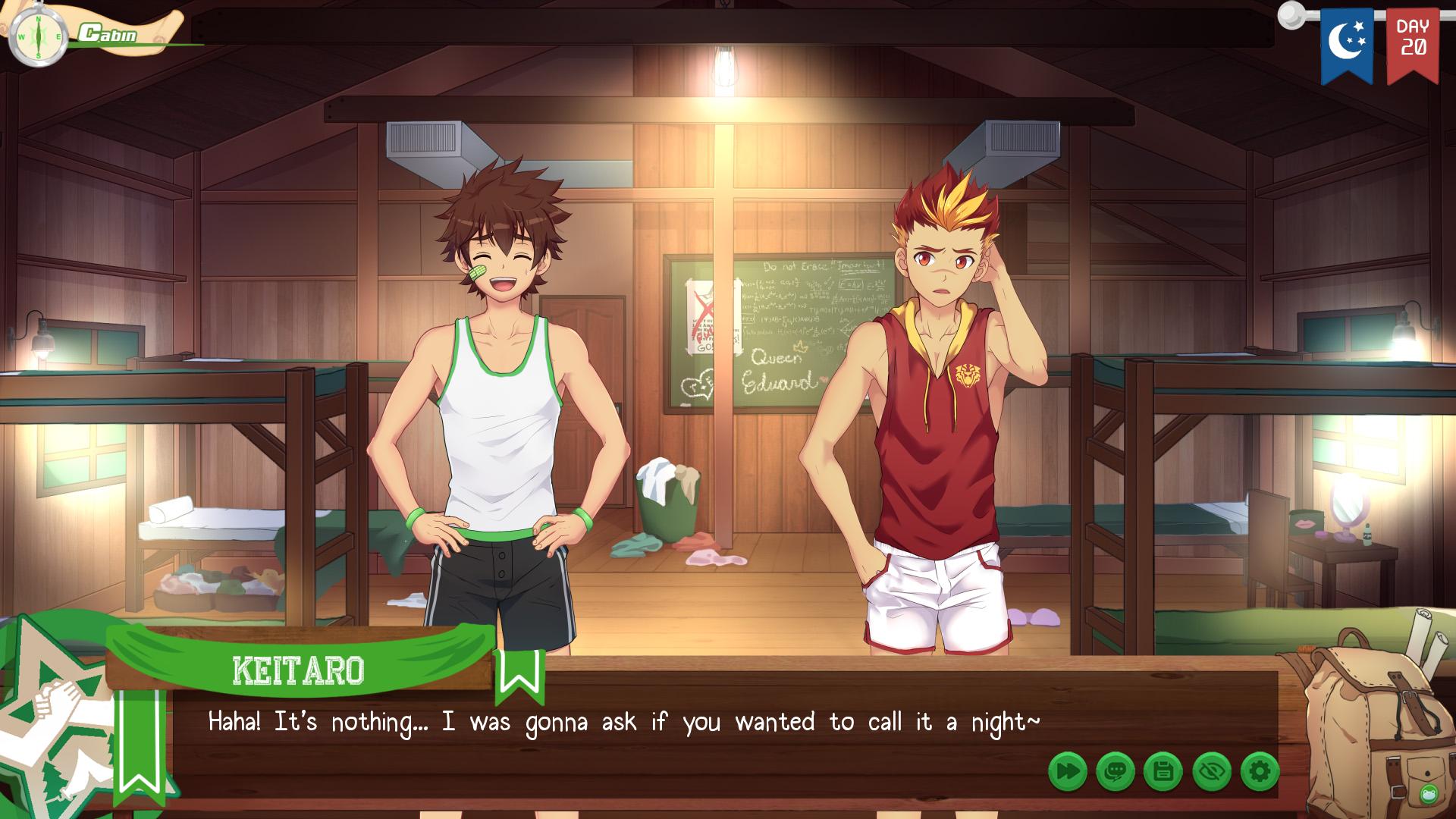Screen dimensions: 1456x819
Task: Open the save game menu
Action: pos(1163,772)
